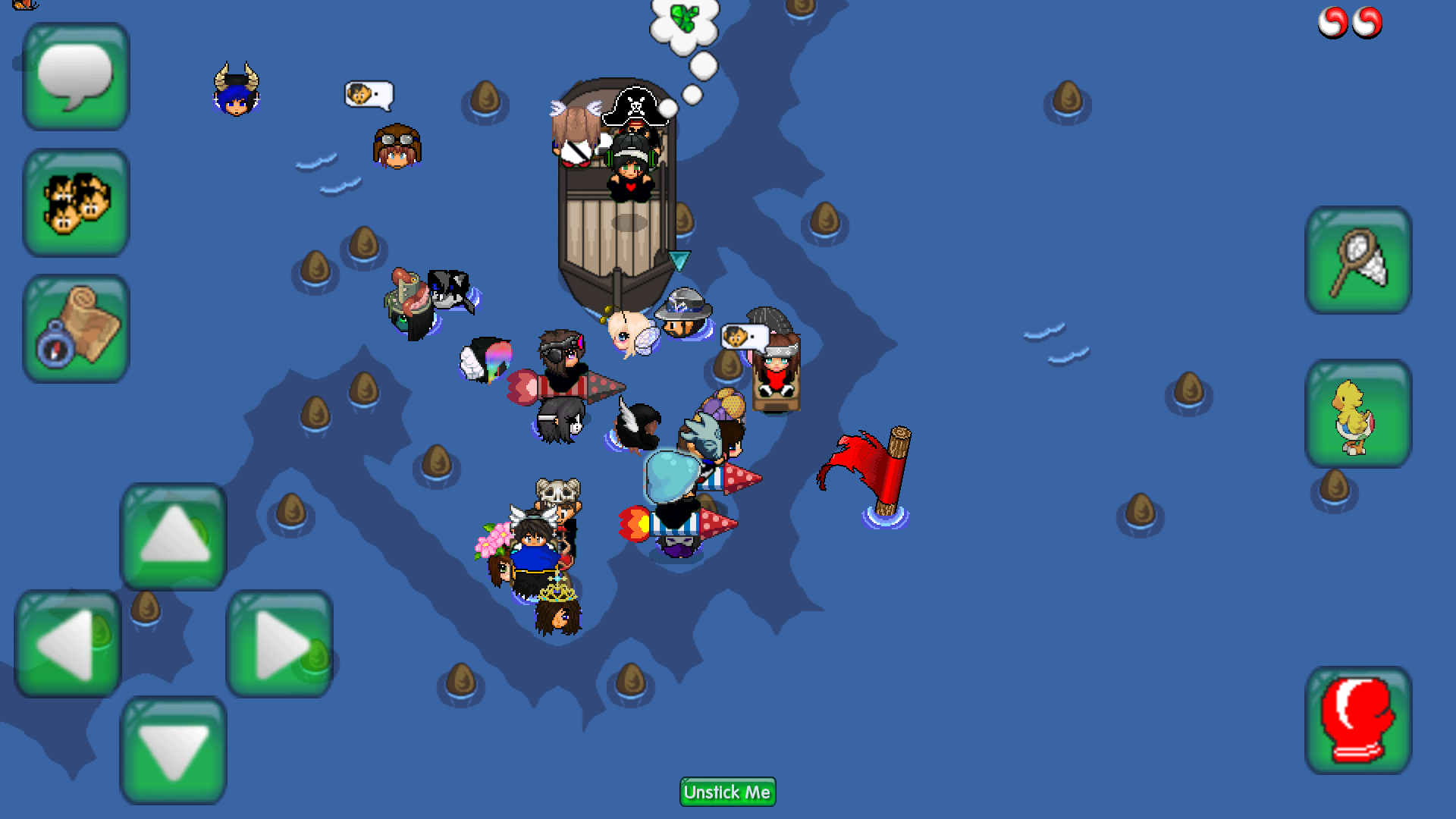Open the map and compass button
The width and height of the screenshot is (1456, 819).
coord(76,328)
